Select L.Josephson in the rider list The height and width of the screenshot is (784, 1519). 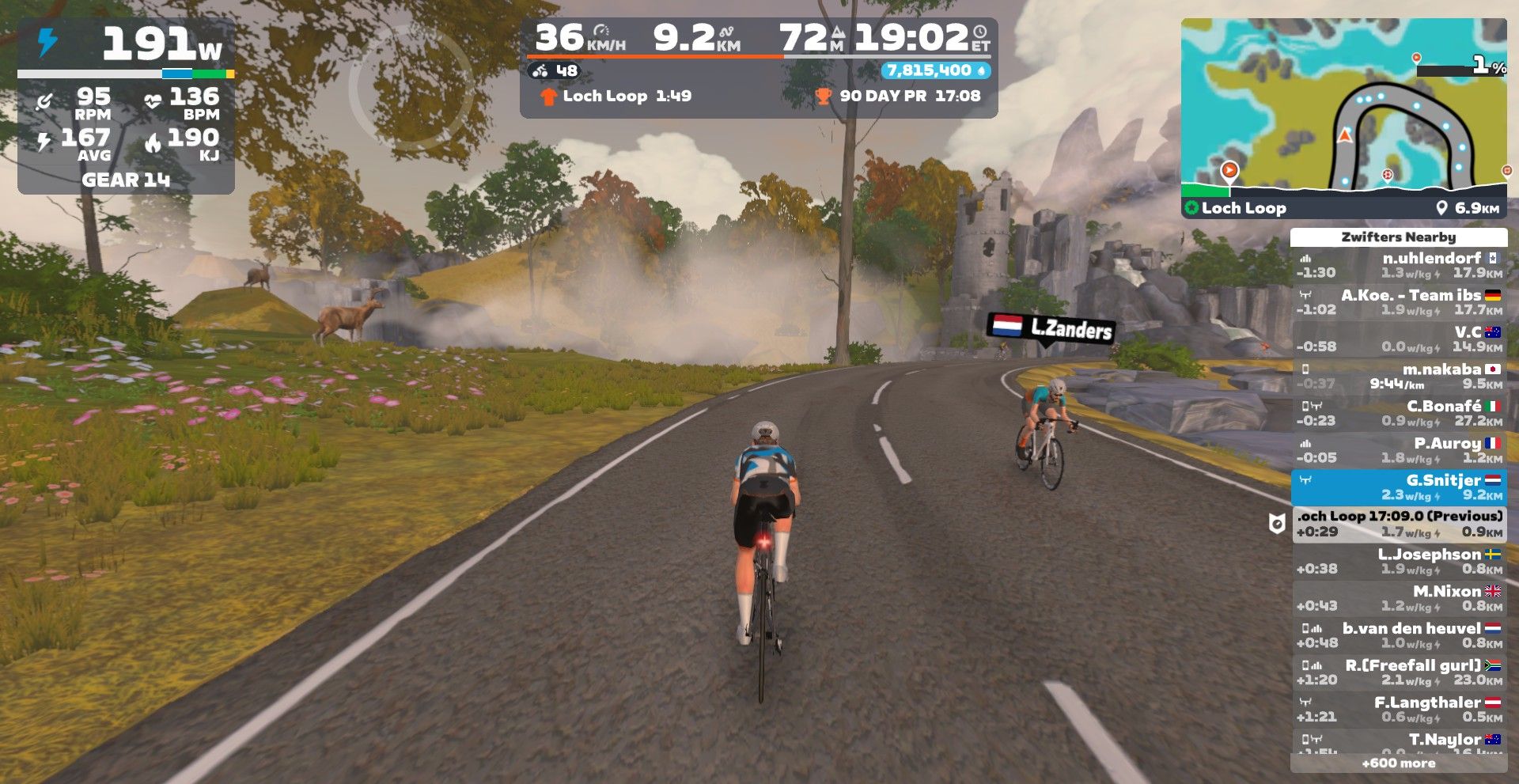1398,561
